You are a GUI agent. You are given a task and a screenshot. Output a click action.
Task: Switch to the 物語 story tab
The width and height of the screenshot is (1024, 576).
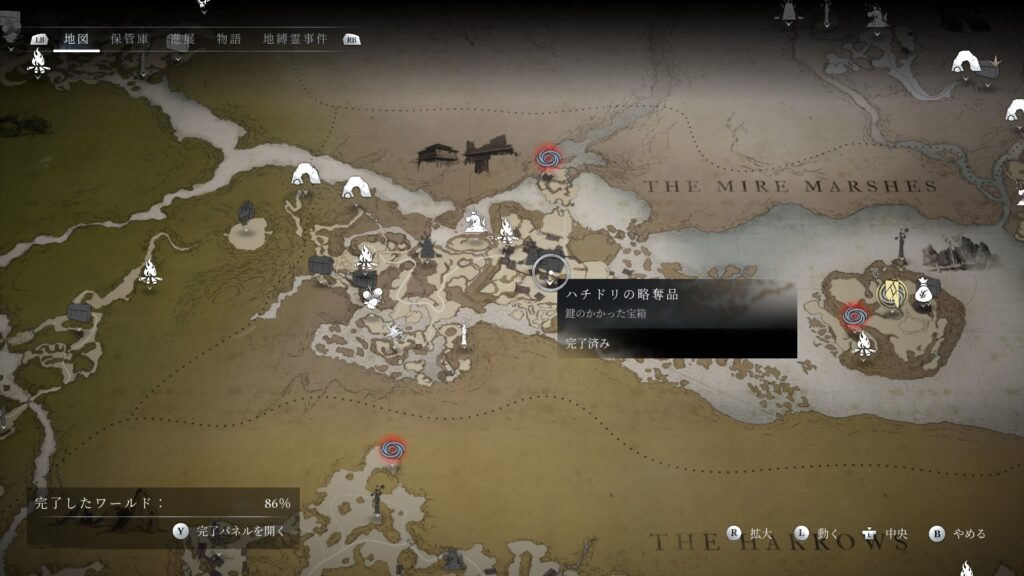229,39
